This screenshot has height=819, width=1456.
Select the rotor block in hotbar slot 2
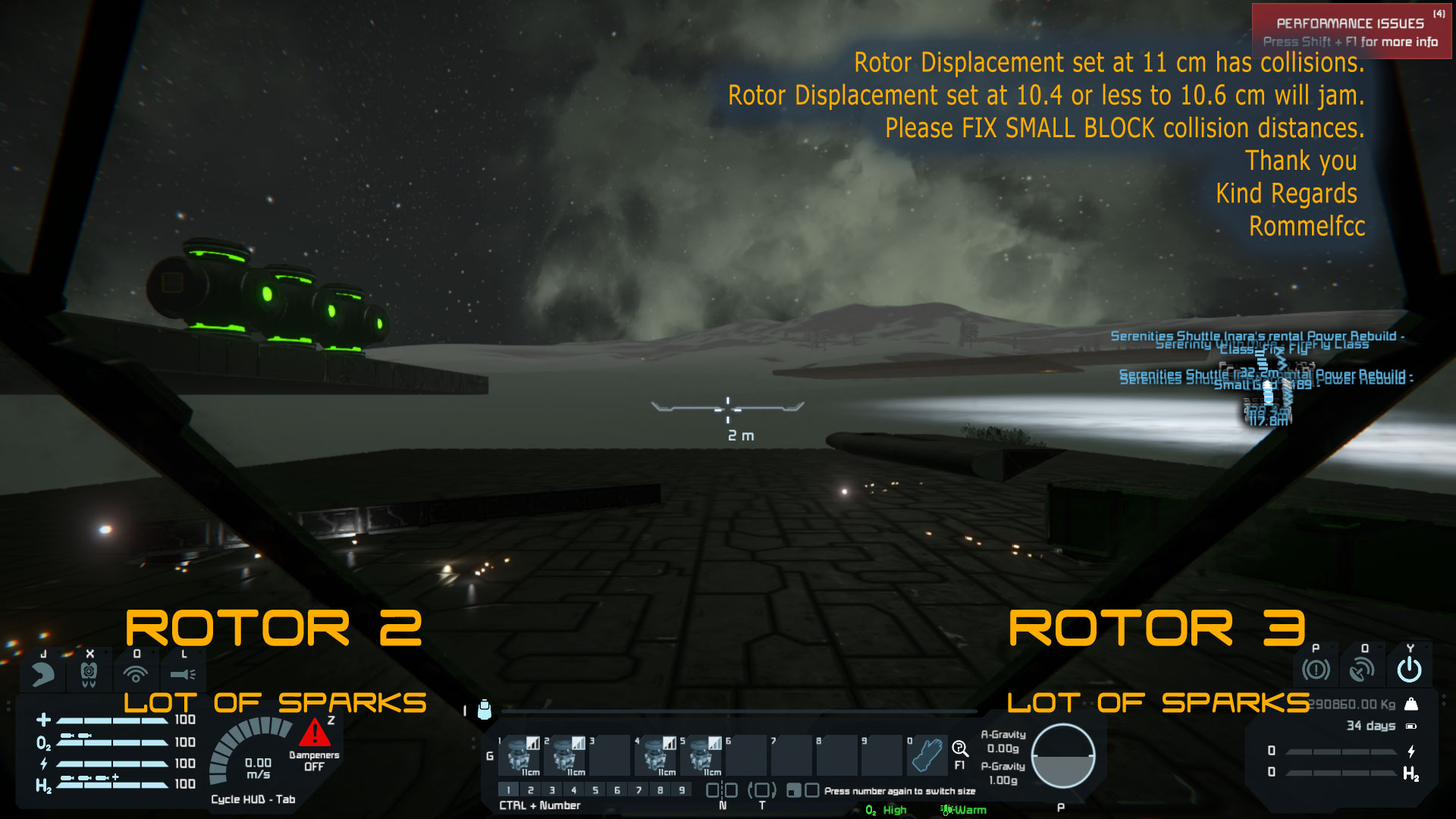click(x=568, y=755)
